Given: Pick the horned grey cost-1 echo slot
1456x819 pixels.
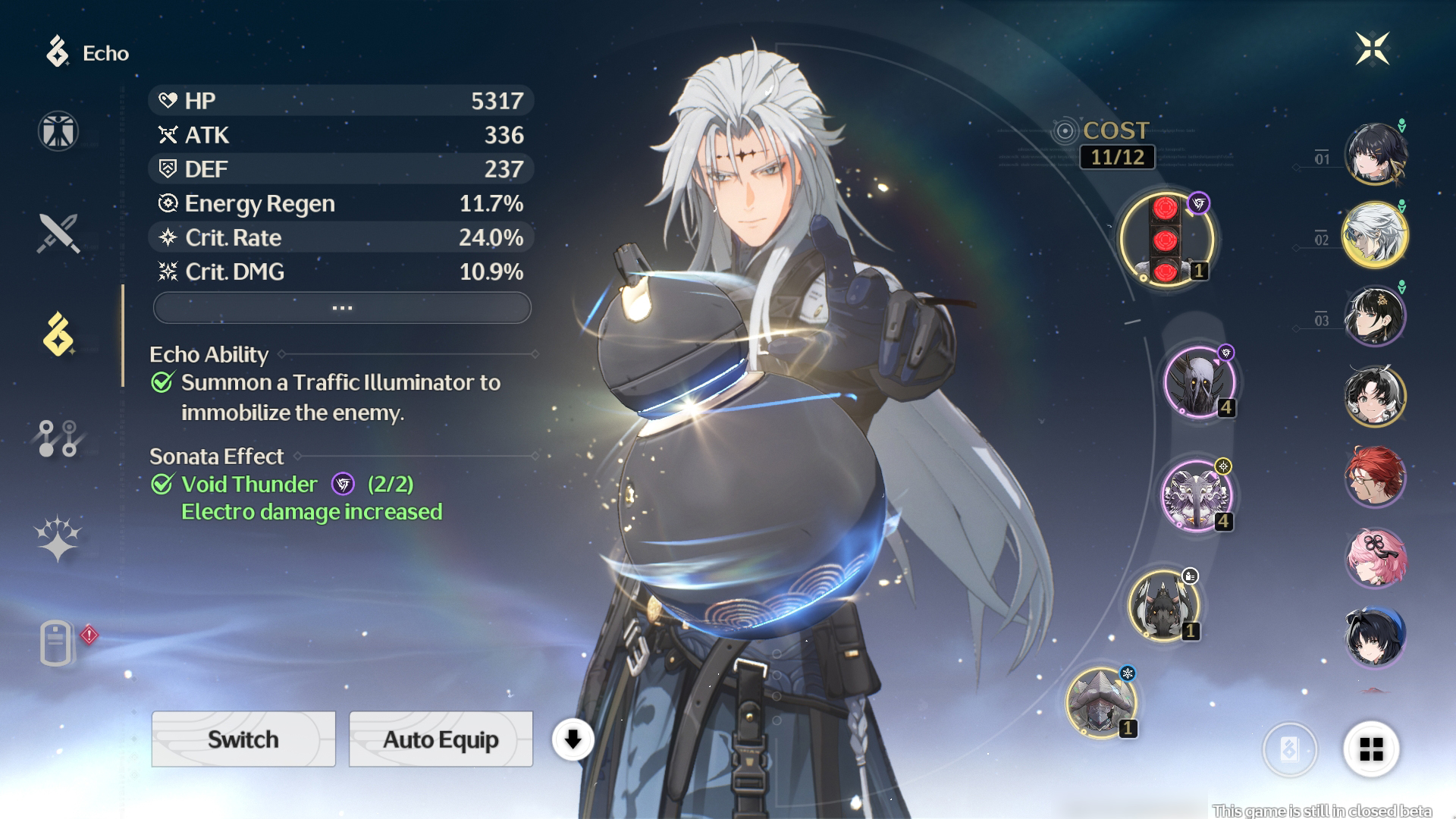Looking at the screenshot, I should [x=1163, y=605].
